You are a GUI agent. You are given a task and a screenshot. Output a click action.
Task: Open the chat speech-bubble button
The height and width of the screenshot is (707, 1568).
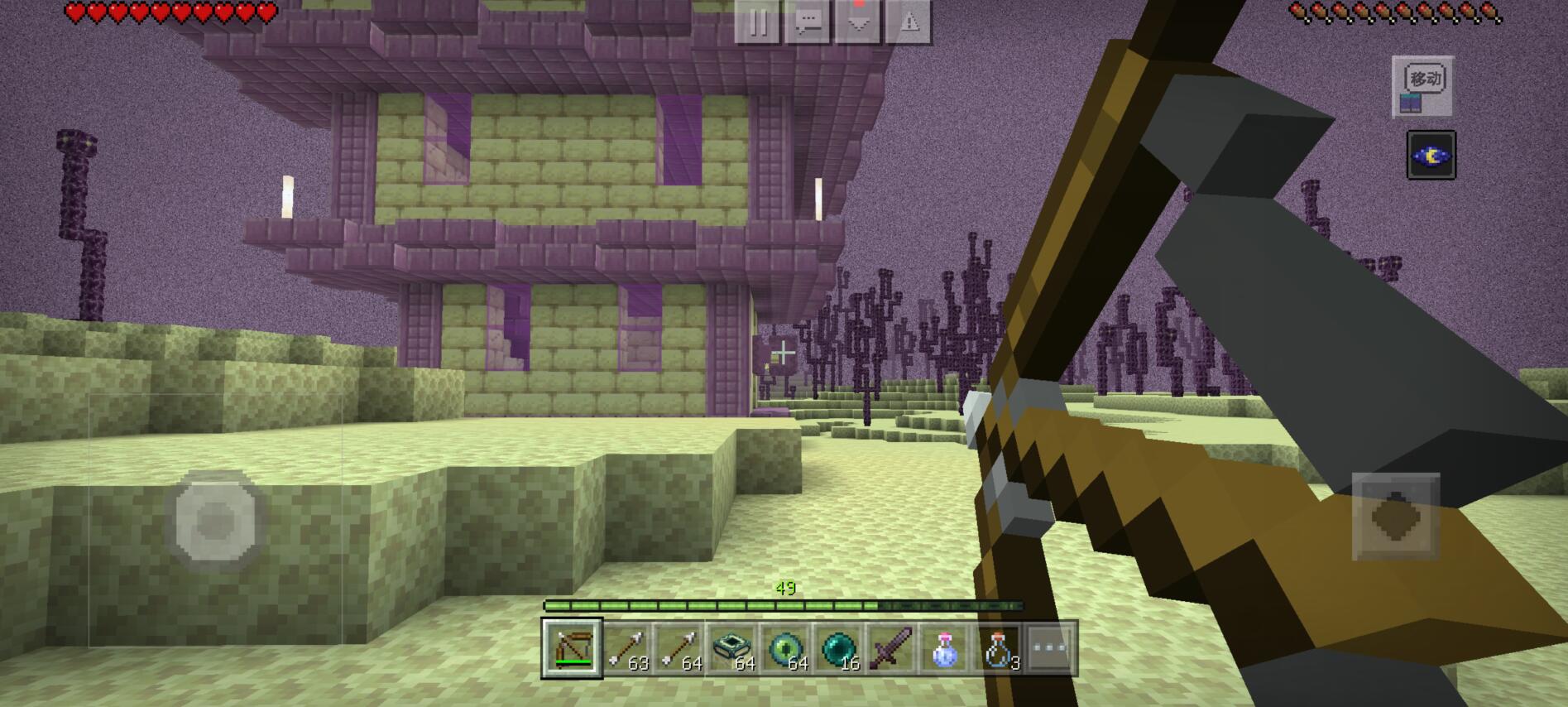[x=808, y=22]
